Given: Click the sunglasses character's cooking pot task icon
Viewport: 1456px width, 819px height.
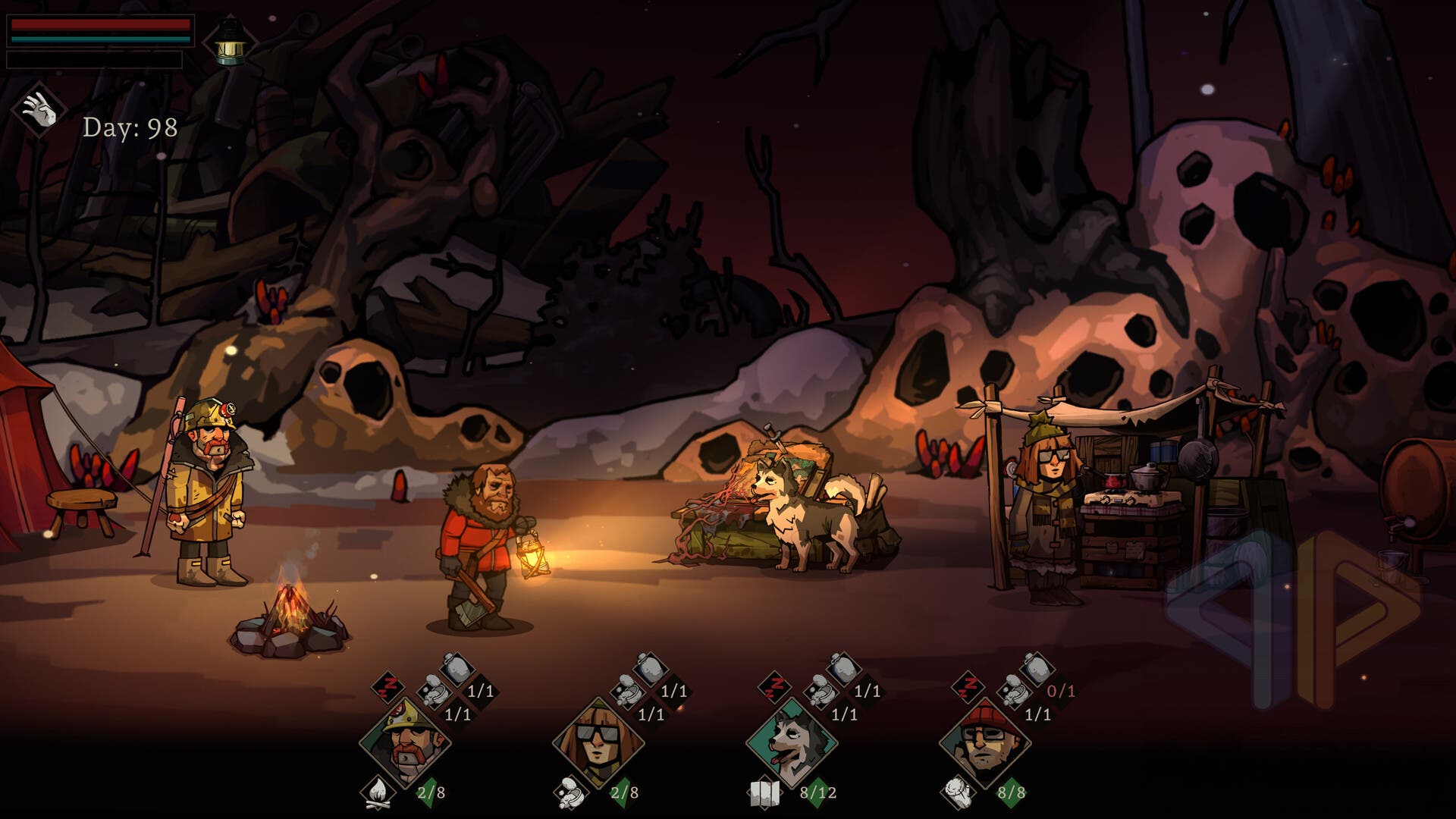Looking at the screenshot, I should (570, 792).
